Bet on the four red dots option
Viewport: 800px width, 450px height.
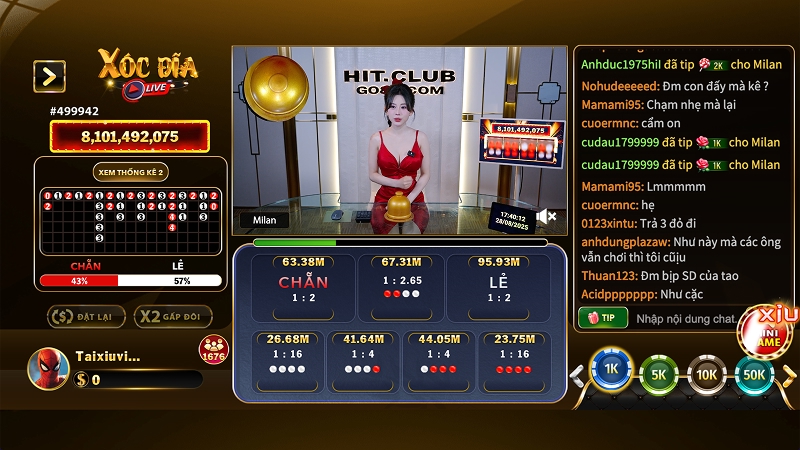(512, 362)
